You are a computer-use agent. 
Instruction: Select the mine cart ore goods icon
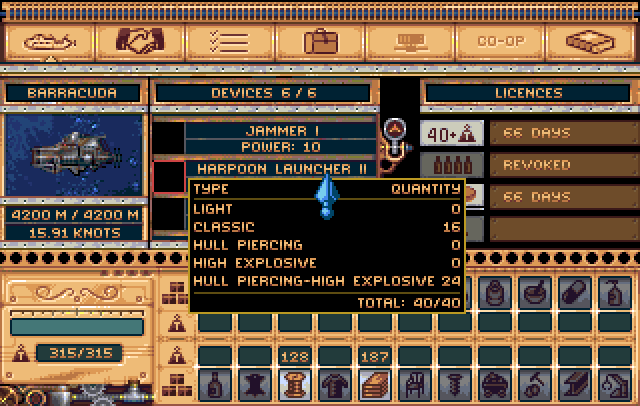(495, 384)
